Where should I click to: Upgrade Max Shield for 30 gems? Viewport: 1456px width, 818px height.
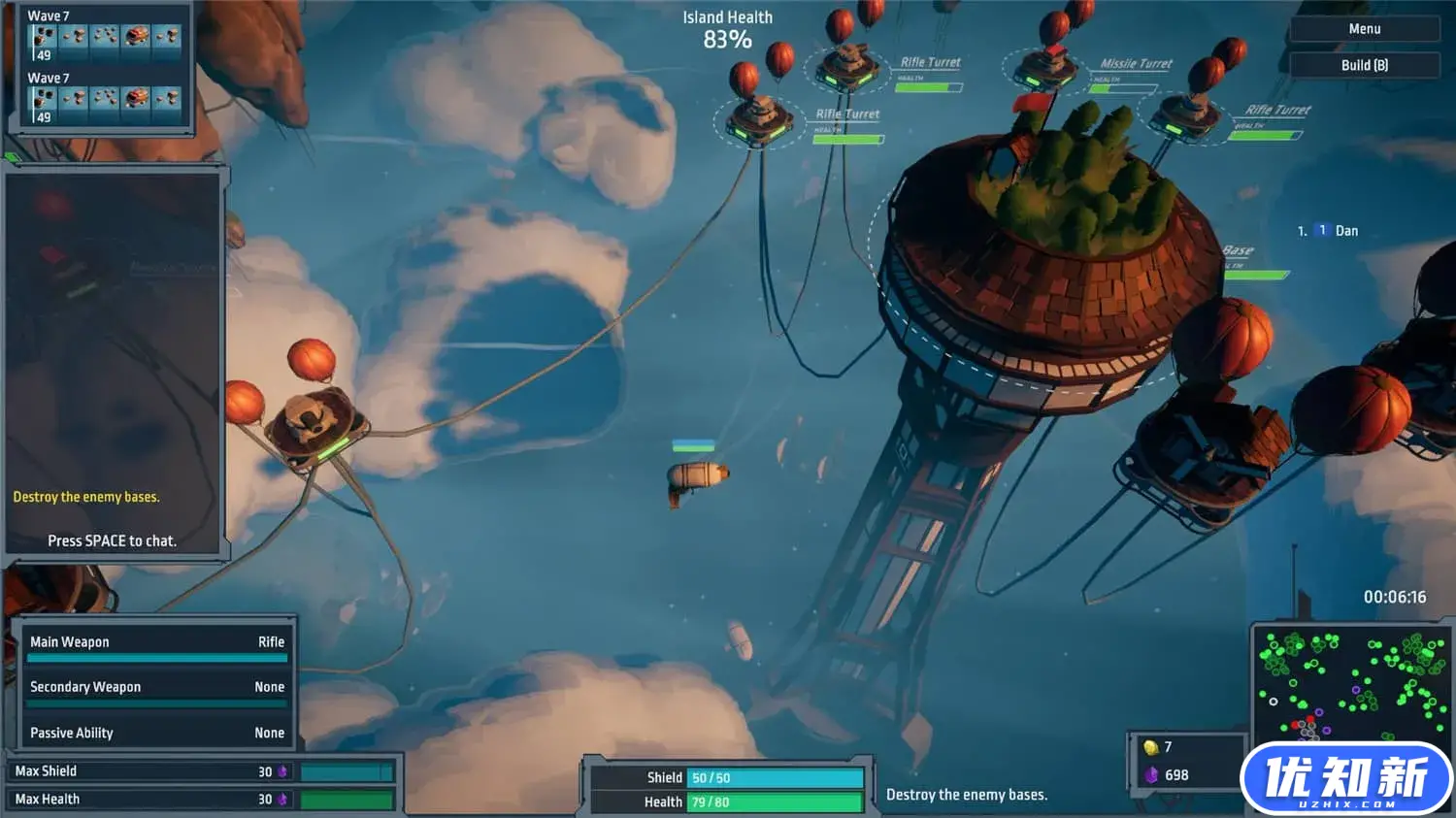204,771
